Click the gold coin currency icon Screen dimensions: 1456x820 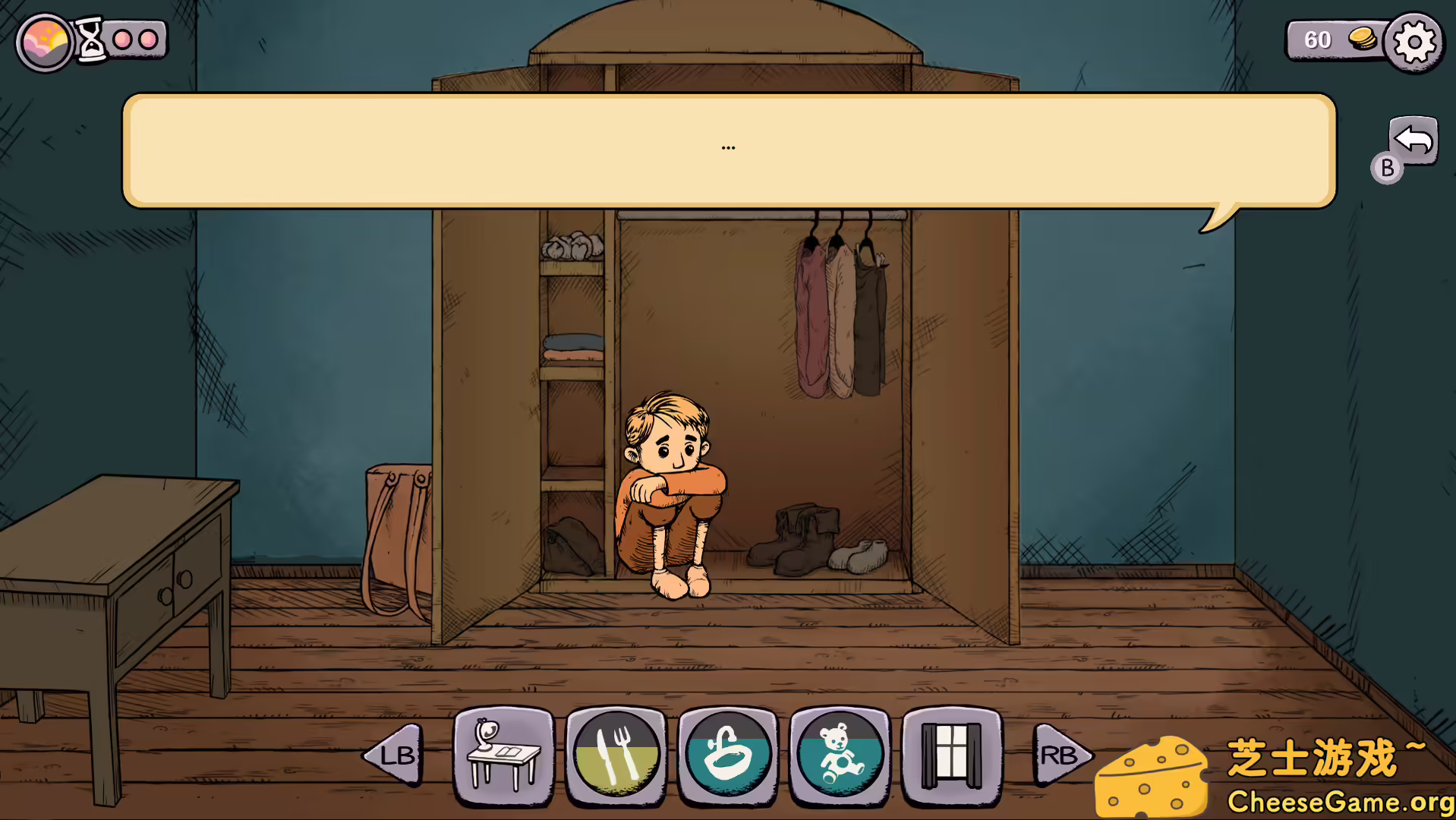pos(1363,39)
